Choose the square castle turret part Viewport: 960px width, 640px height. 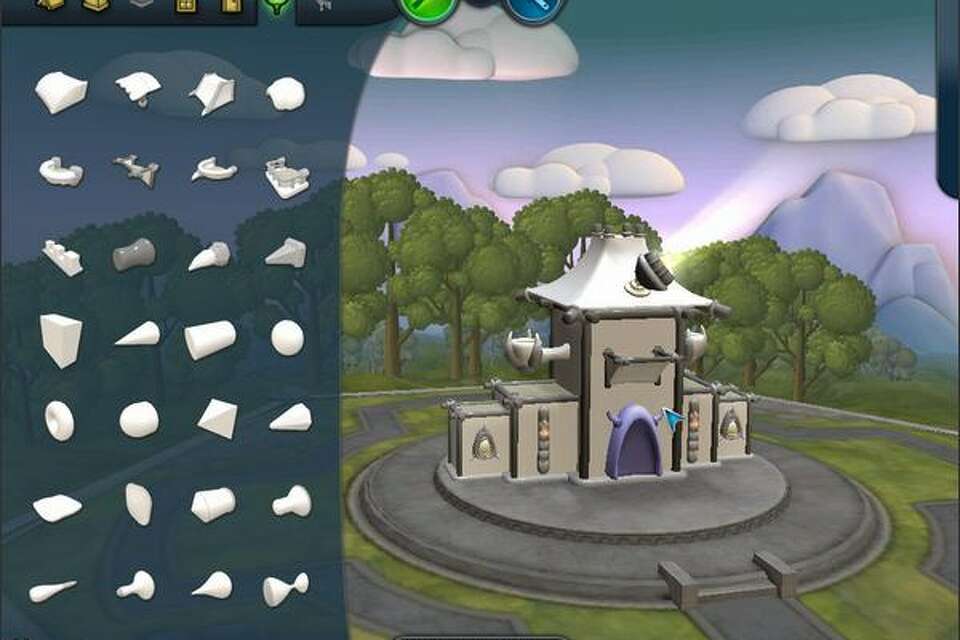(286, 177)
